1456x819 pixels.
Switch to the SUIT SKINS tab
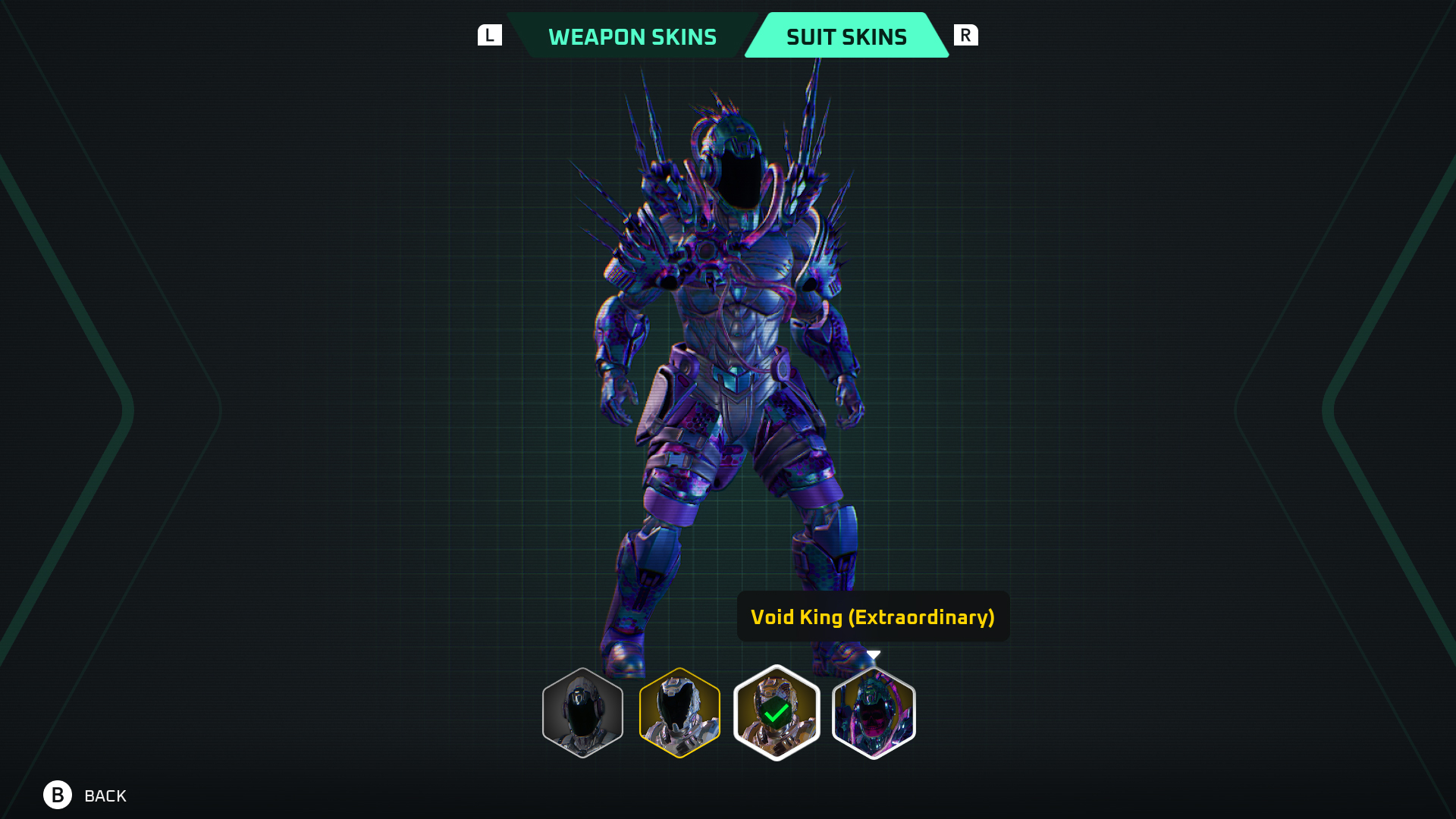tap(846, 36)
